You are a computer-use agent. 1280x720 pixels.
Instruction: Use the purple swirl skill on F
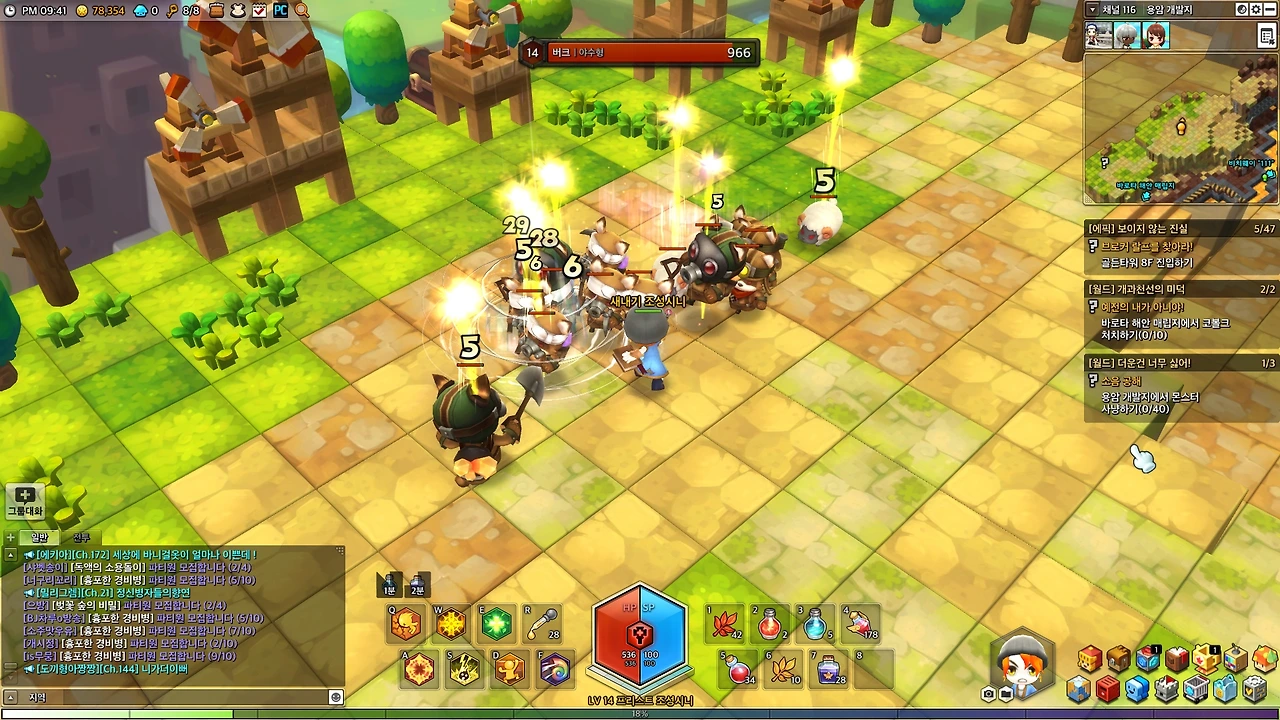pos(555,669)
